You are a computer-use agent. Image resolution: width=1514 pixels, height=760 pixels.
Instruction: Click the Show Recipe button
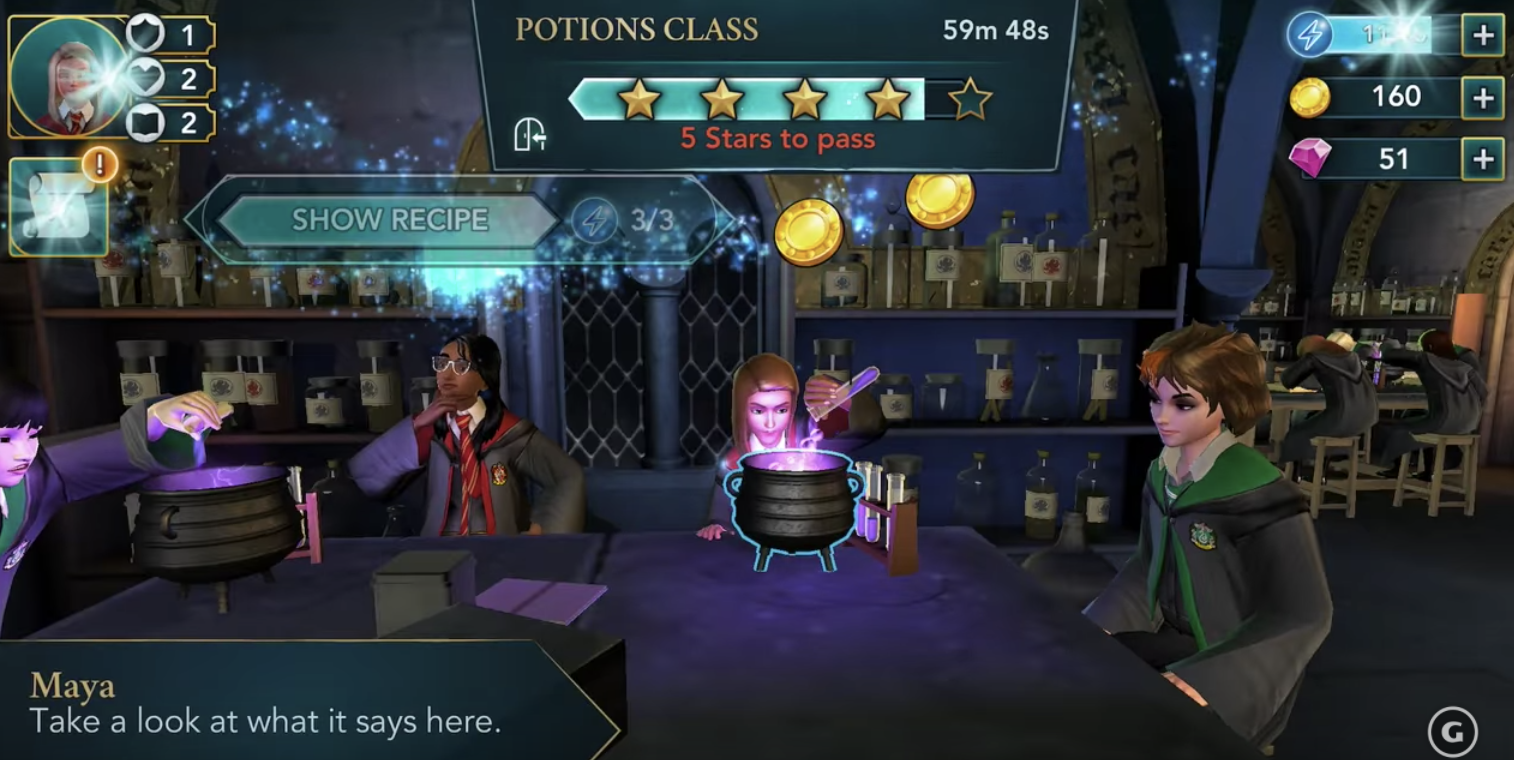(389, 220)
